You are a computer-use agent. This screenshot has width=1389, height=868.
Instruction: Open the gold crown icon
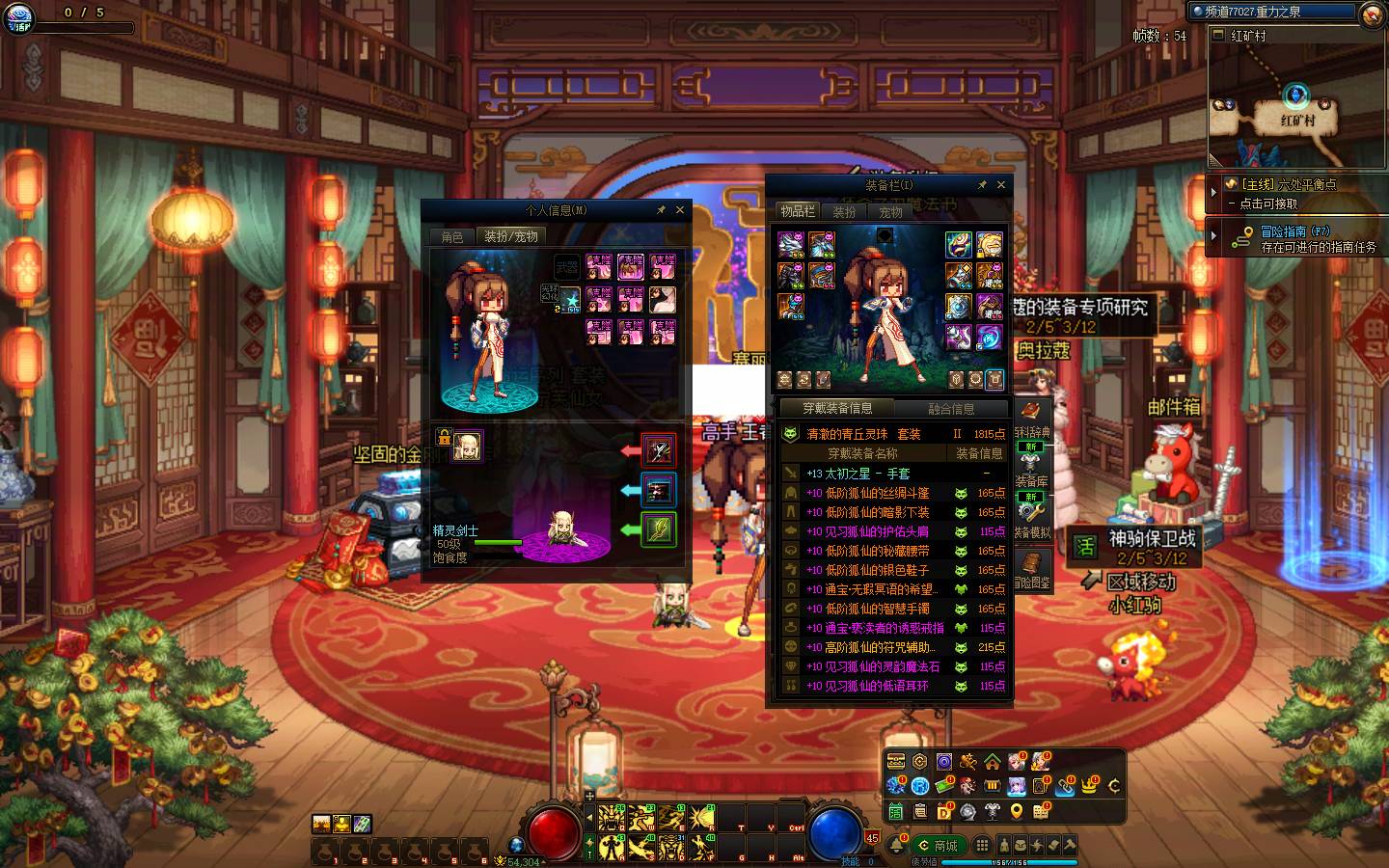coord(1090,786)
